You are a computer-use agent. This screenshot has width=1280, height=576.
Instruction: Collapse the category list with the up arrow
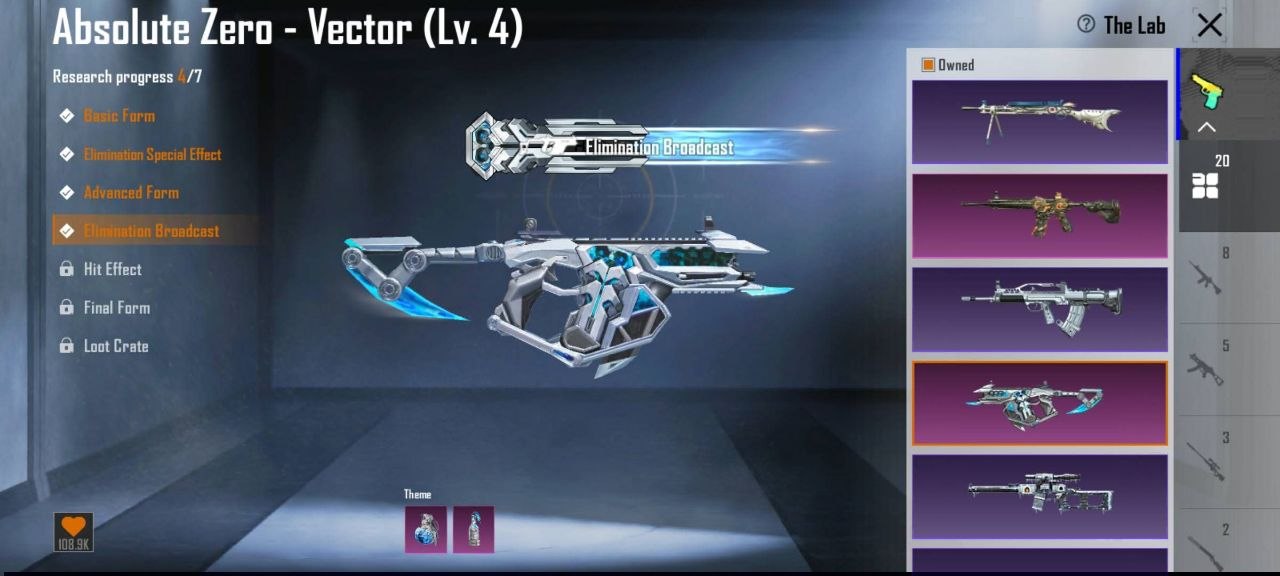tap(1206, 127)
